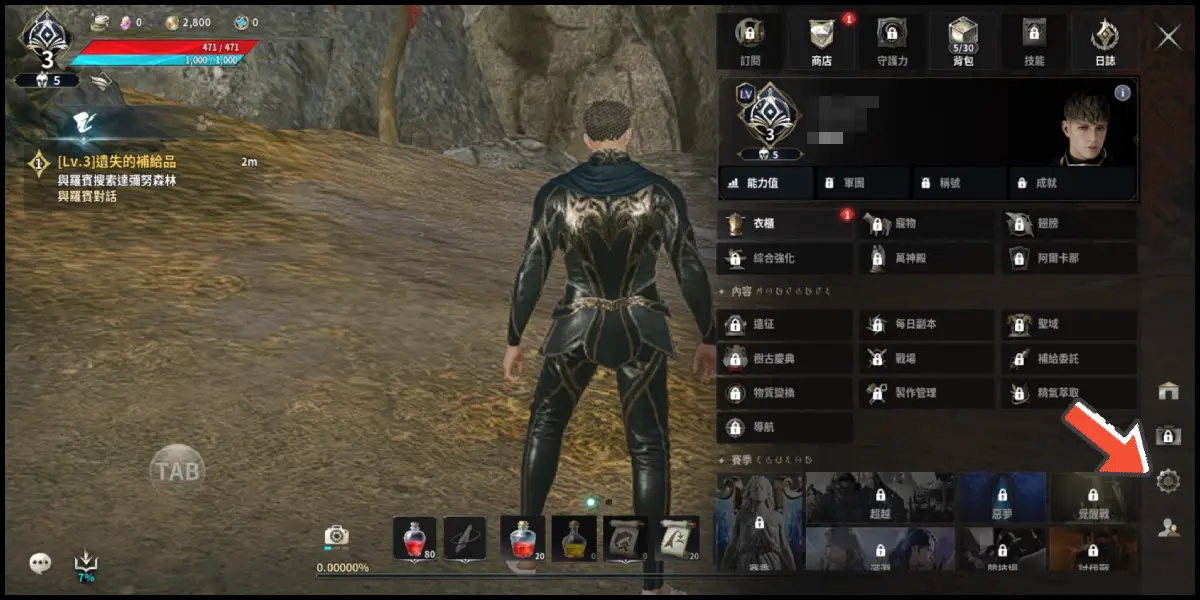Open the 日誌 journal
Viewport: 1200px width, 600px height.
coord(1105,41)
